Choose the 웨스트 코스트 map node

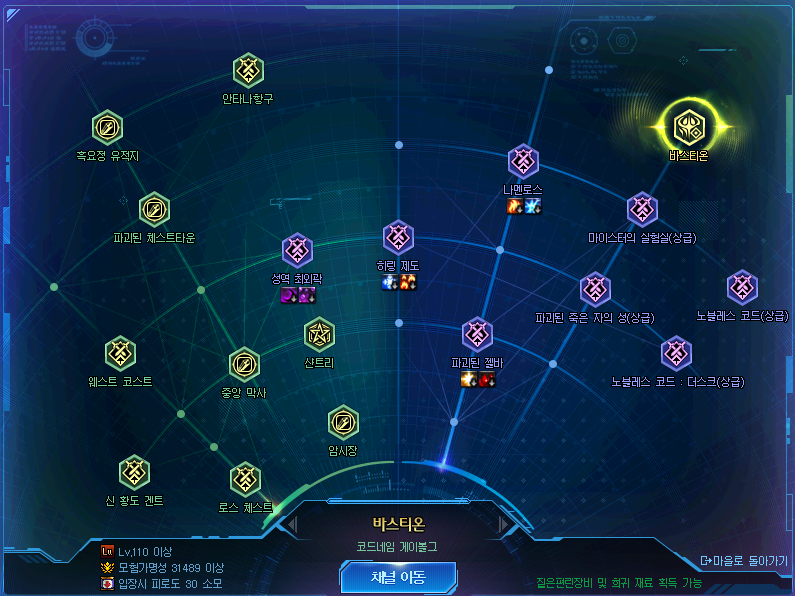click(120, 353)
